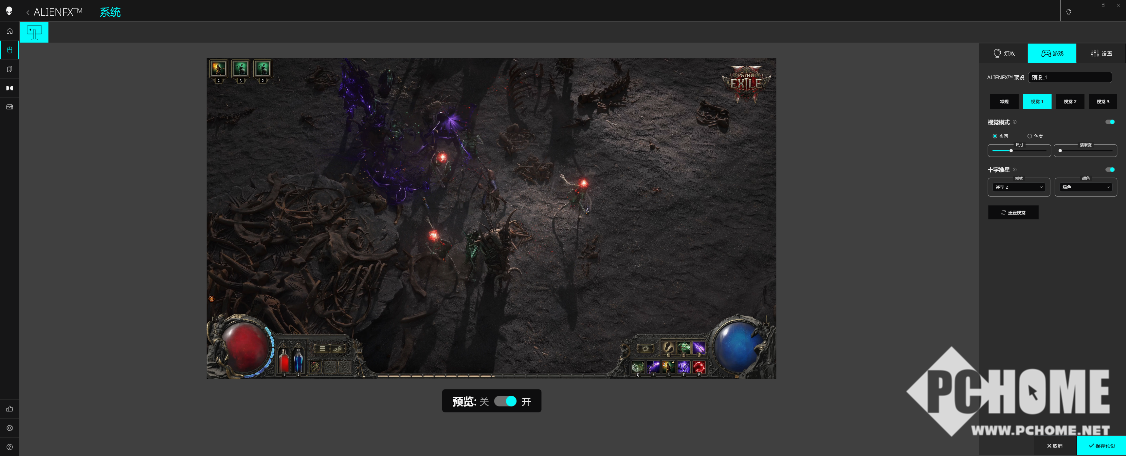The image size is (1126, 456).
Task: Select the blue mana flask
Action: [x=297, y=361]
